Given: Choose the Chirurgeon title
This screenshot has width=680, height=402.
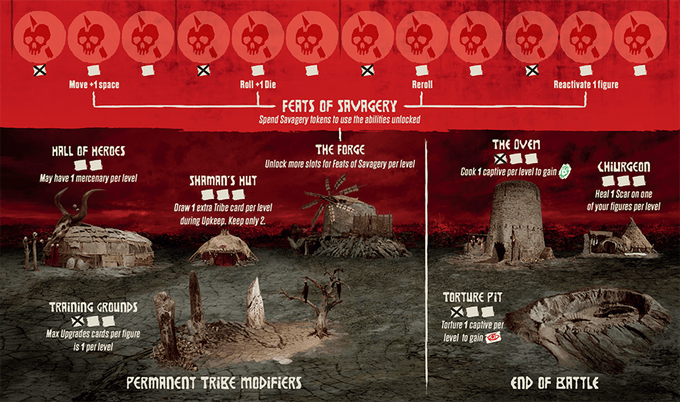Looking at the screenshot, I should [x=625, y=164].
